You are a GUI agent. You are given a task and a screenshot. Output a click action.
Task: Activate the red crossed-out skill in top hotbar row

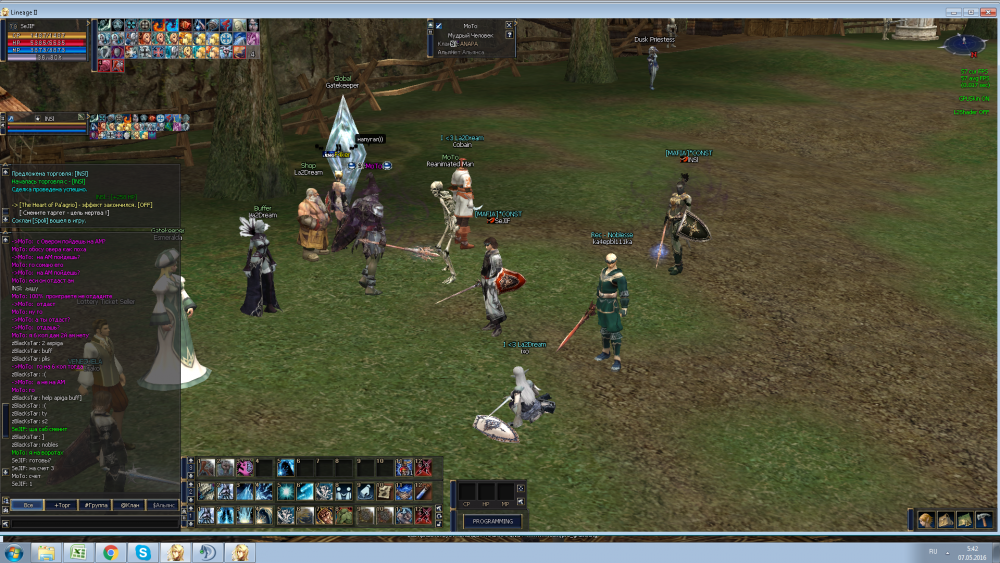(x=423, y=467)
